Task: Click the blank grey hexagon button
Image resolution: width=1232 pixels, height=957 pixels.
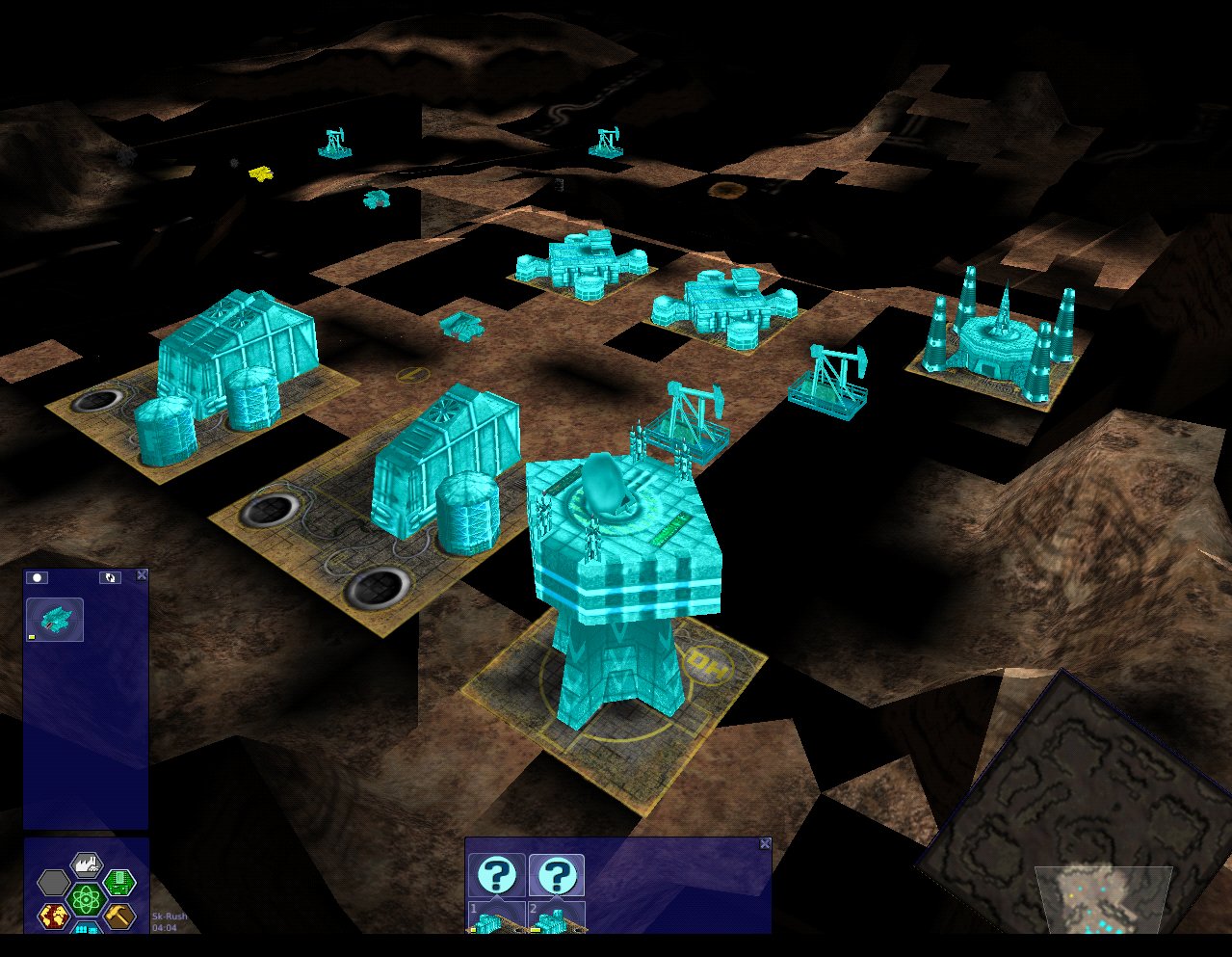Action: pyautogui.click(x=54, y=881)
